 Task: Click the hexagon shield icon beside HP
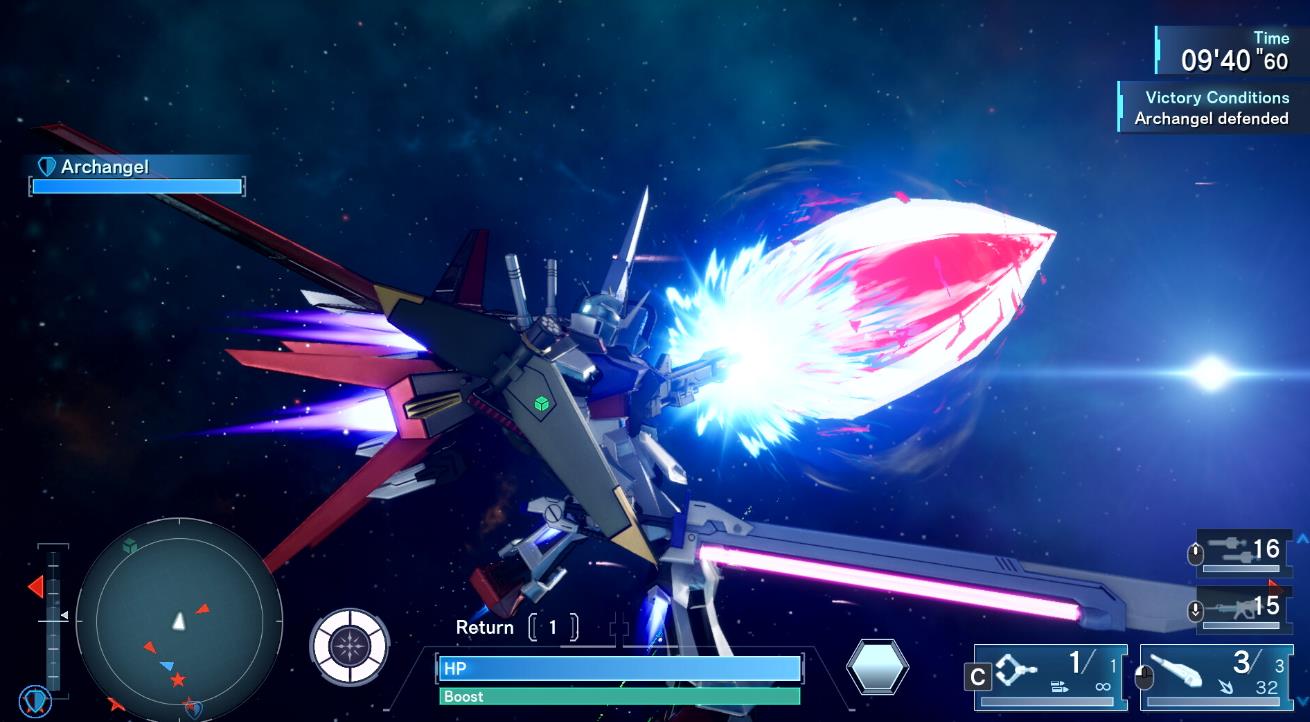tap(877, 667)
